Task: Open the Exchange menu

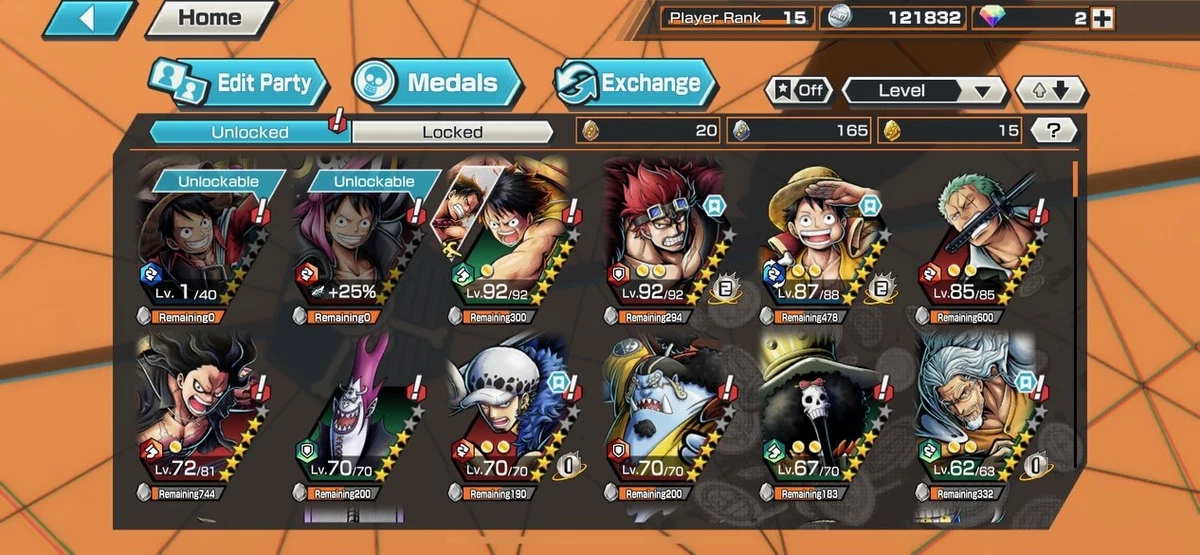Action: (x=636, y=83)
